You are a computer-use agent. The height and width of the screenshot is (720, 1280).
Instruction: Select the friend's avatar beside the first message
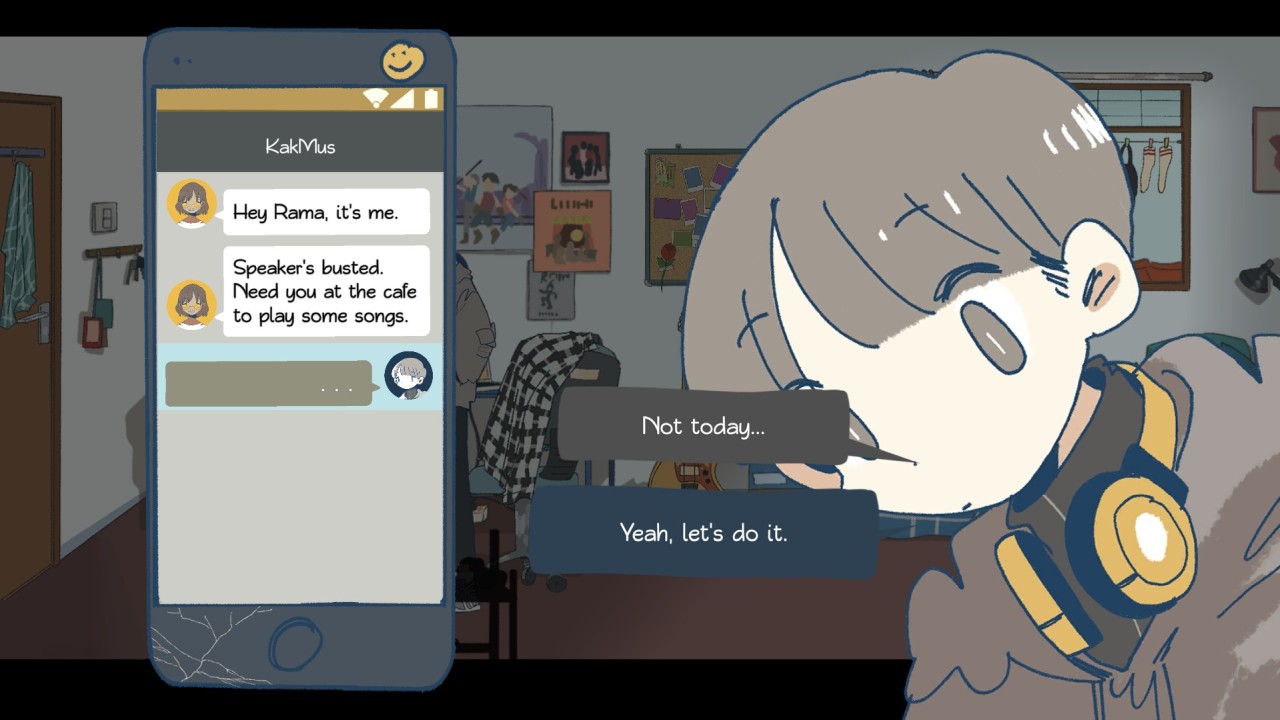point(192,204)
